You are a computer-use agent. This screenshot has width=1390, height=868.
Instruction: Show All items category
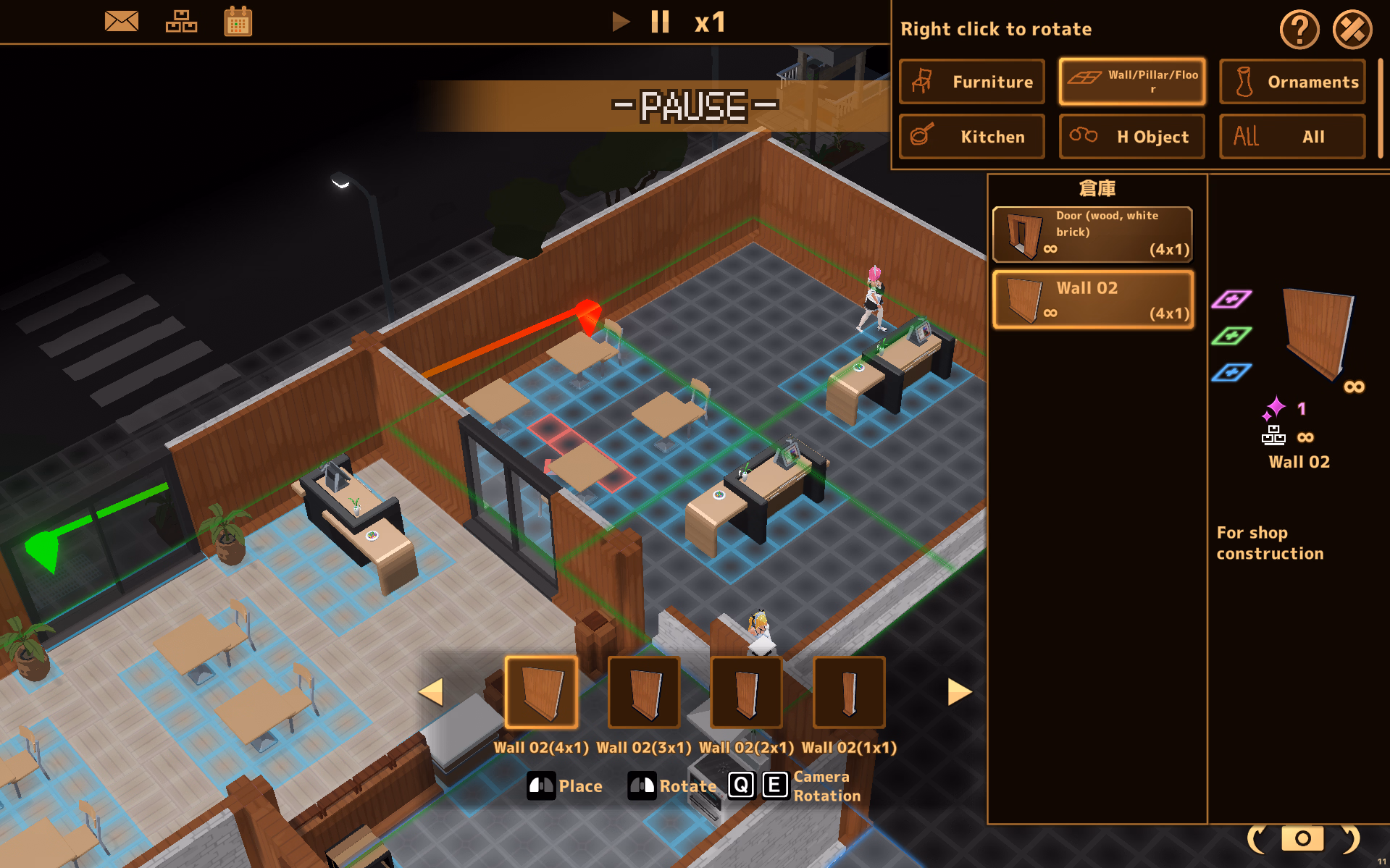[1292, 136]
